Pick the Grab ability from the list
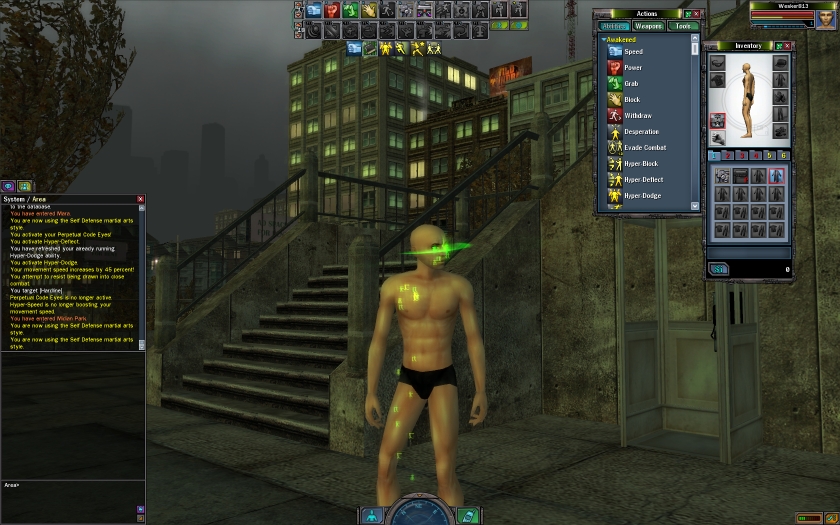This screenshot has width=840, height=525. [631, 83]
